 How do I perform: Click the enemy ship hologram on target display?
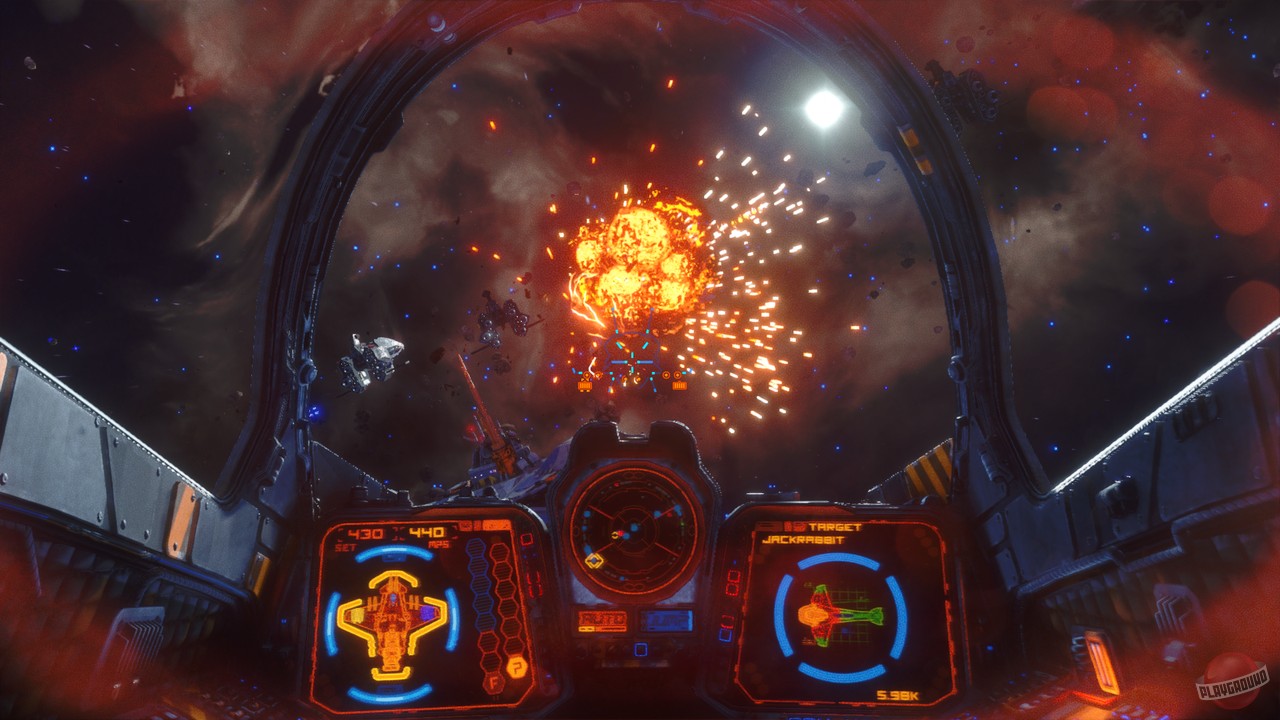(x=841, y=613)
